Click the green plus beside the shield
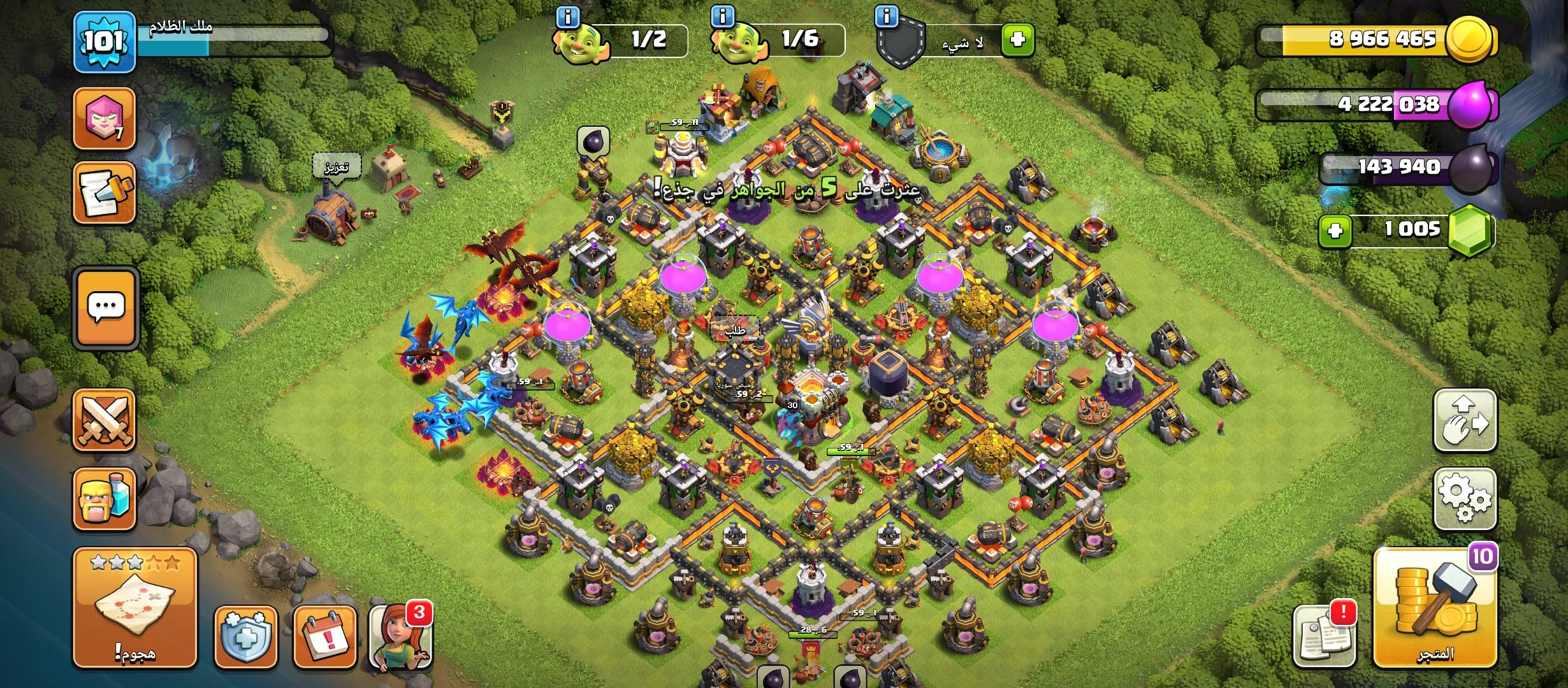 point(1017,40)
